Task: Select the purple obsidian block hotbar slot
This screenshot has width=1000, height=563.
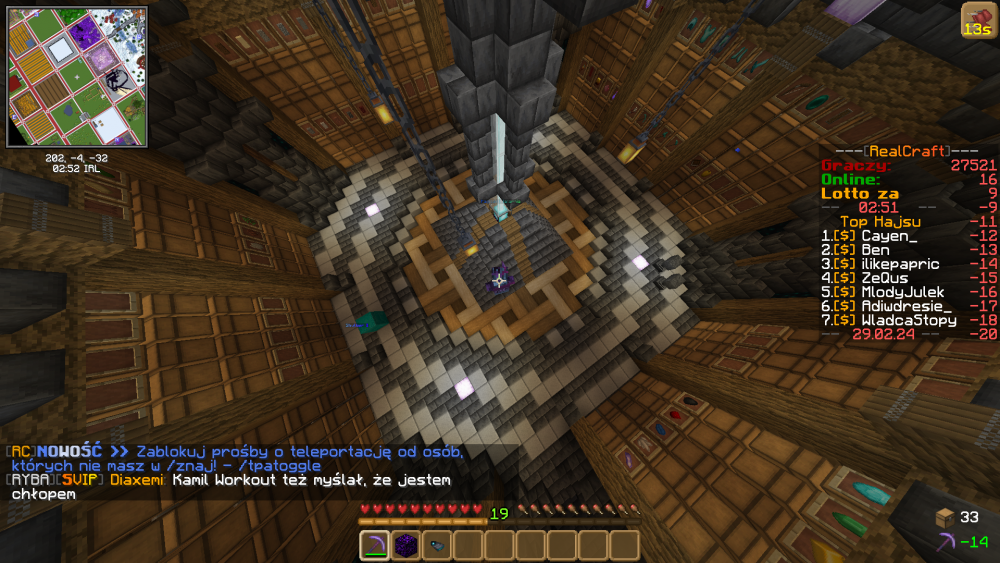Action: pyautogui.click(x=406, y=545)
